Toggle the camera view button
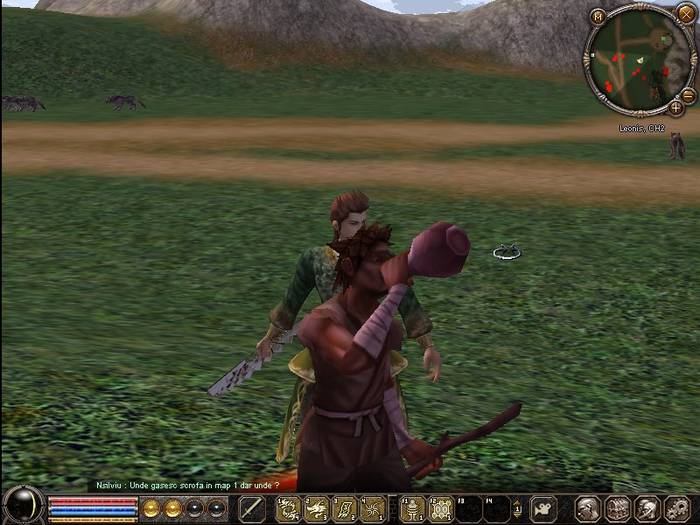The height and width of the screenshot is (525, 700). point(543,509)
